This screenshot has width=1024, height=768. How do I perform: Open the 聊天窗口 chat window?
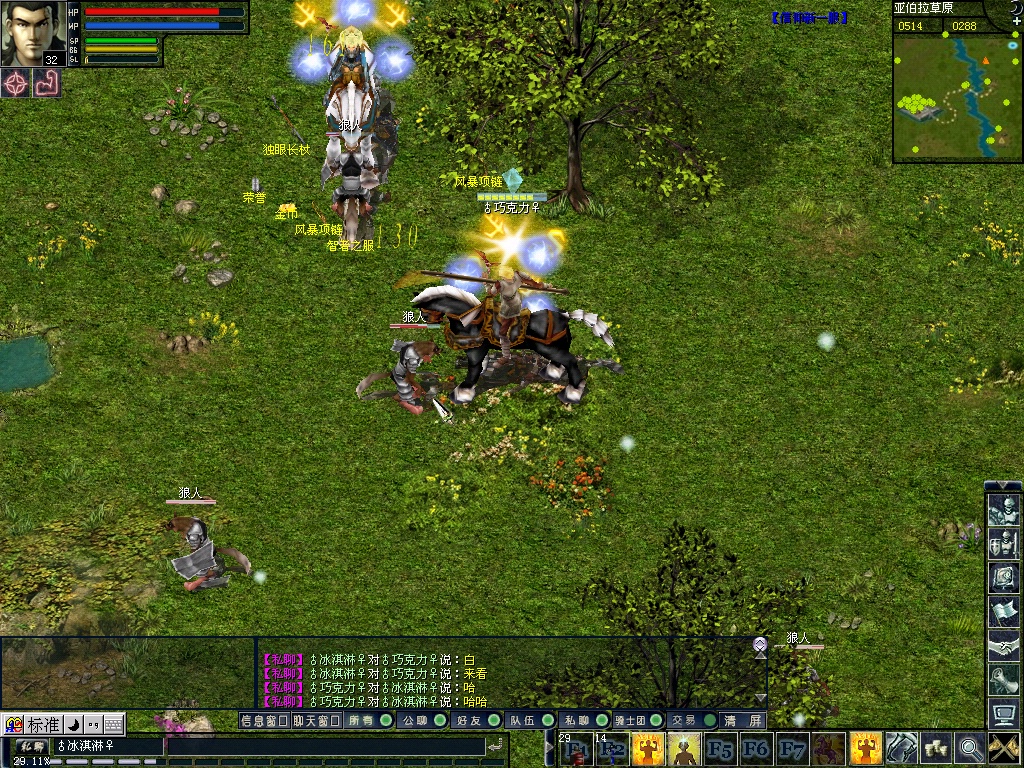pos(317,720)
